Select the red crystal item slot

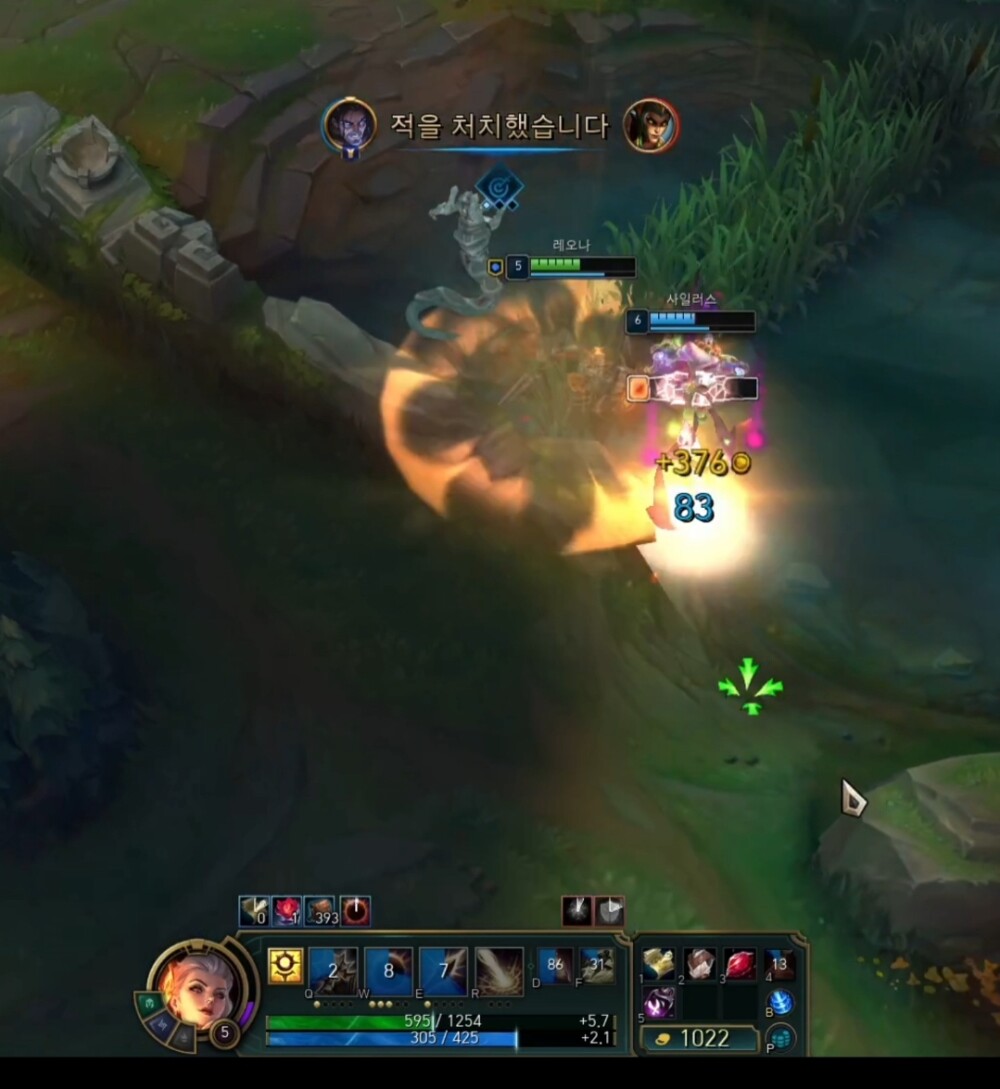(740, 964)
